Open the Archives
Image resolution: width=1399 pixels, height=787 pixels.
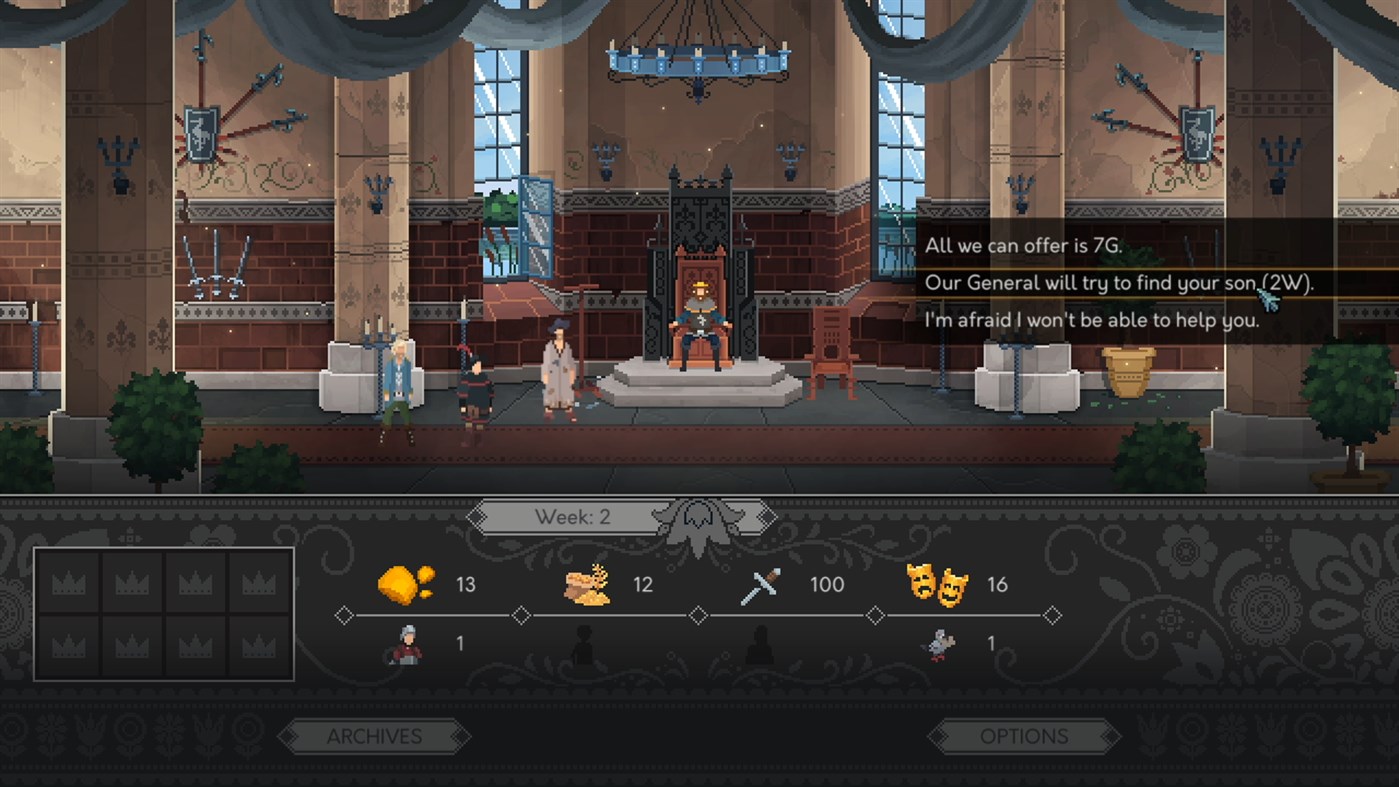[x=374, y=737]
